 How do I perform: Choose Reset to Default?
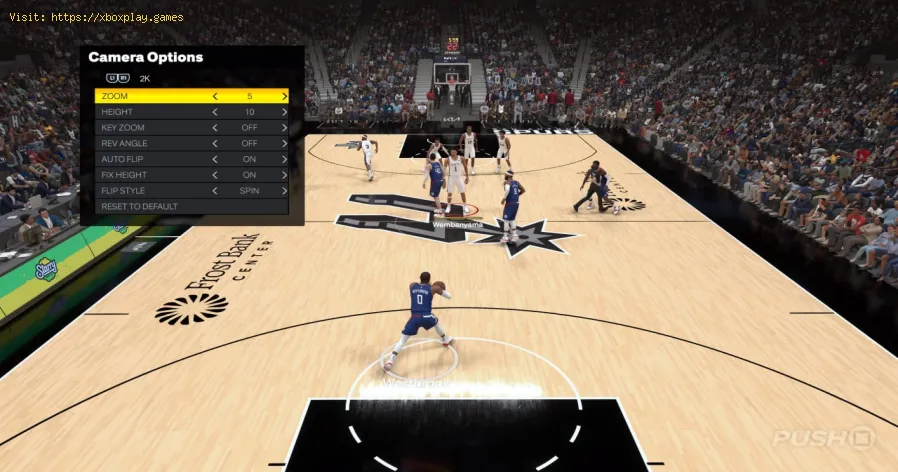(x=139, y=206)
